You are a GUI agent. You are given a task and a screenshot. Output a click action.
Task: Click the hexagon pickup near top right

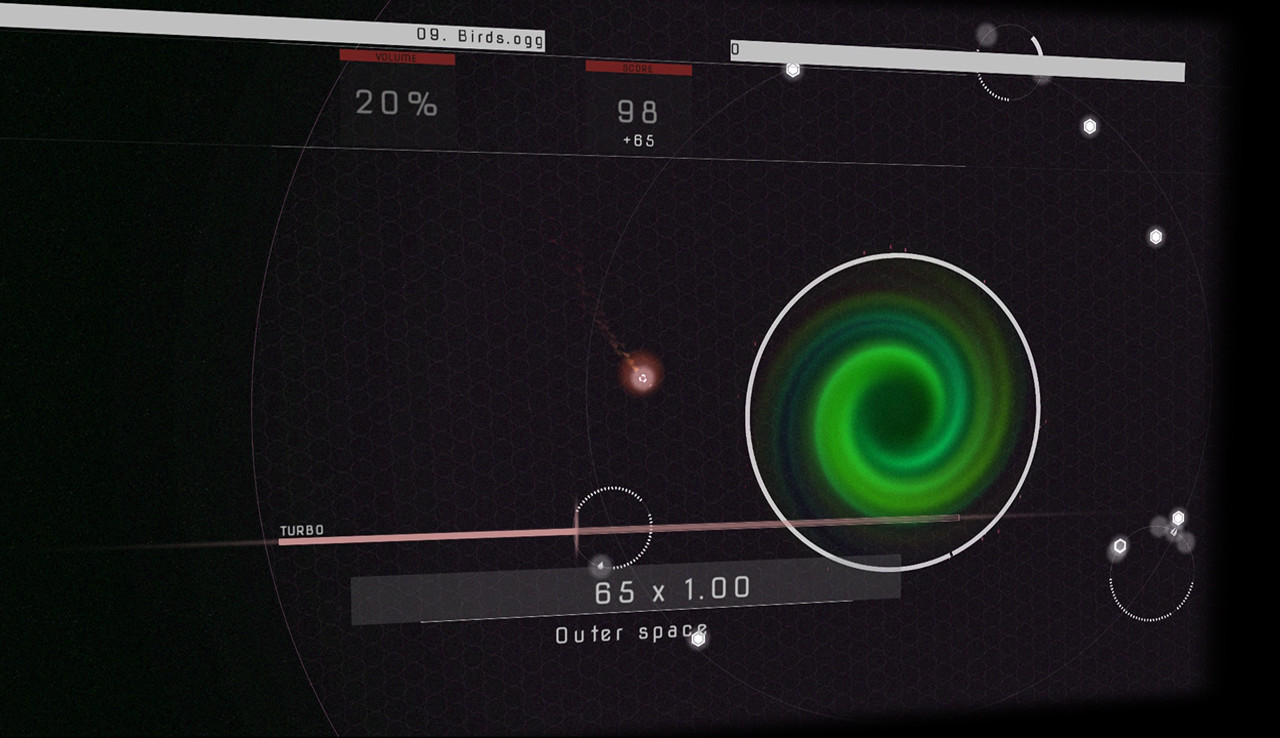click(x=1089, y=125)
